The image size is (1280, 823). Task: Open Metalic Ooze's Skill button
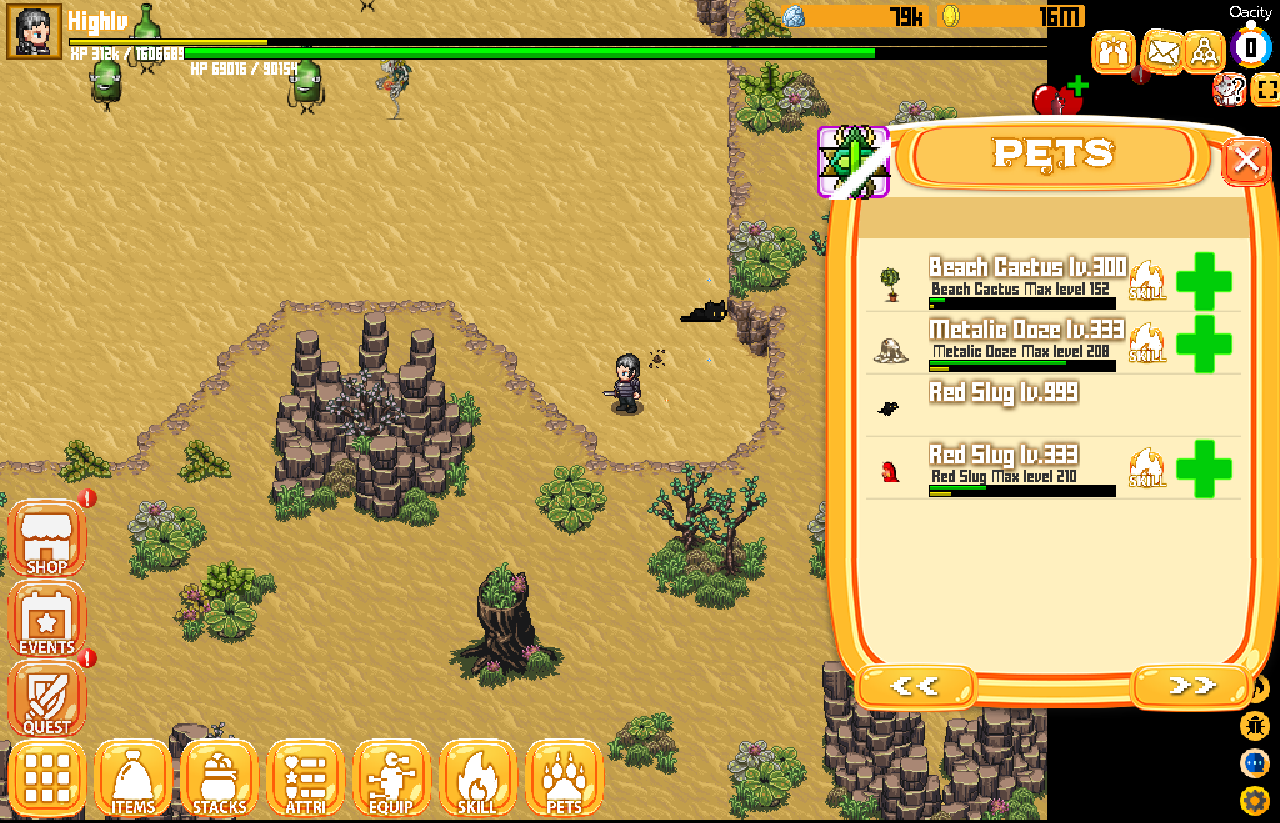click(1148, 343)
